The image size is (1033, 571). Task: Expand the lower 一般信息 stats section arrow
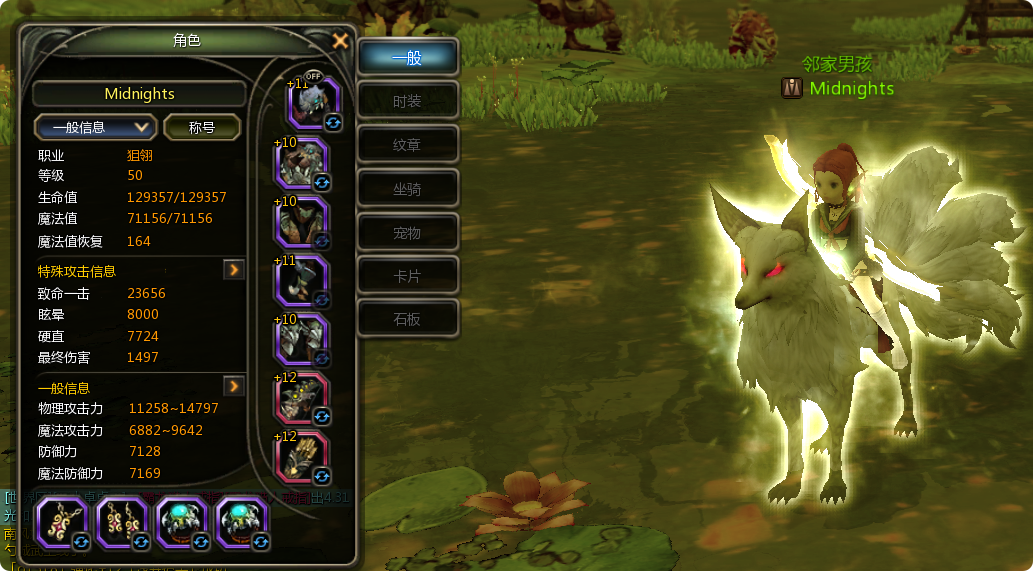tap(234, 386)
